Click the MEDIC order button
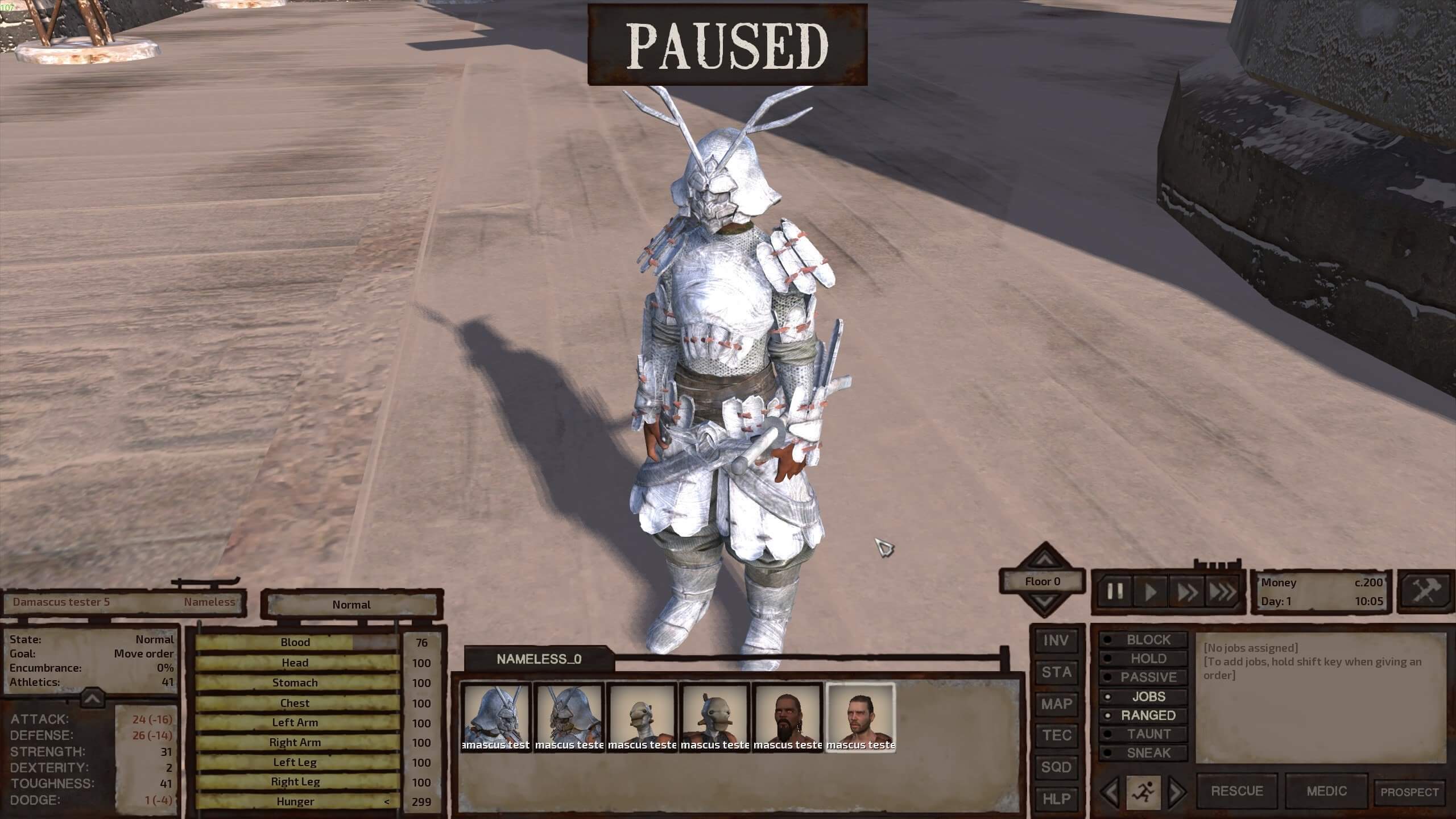The image size is (1456, 819). (1326, 791)
